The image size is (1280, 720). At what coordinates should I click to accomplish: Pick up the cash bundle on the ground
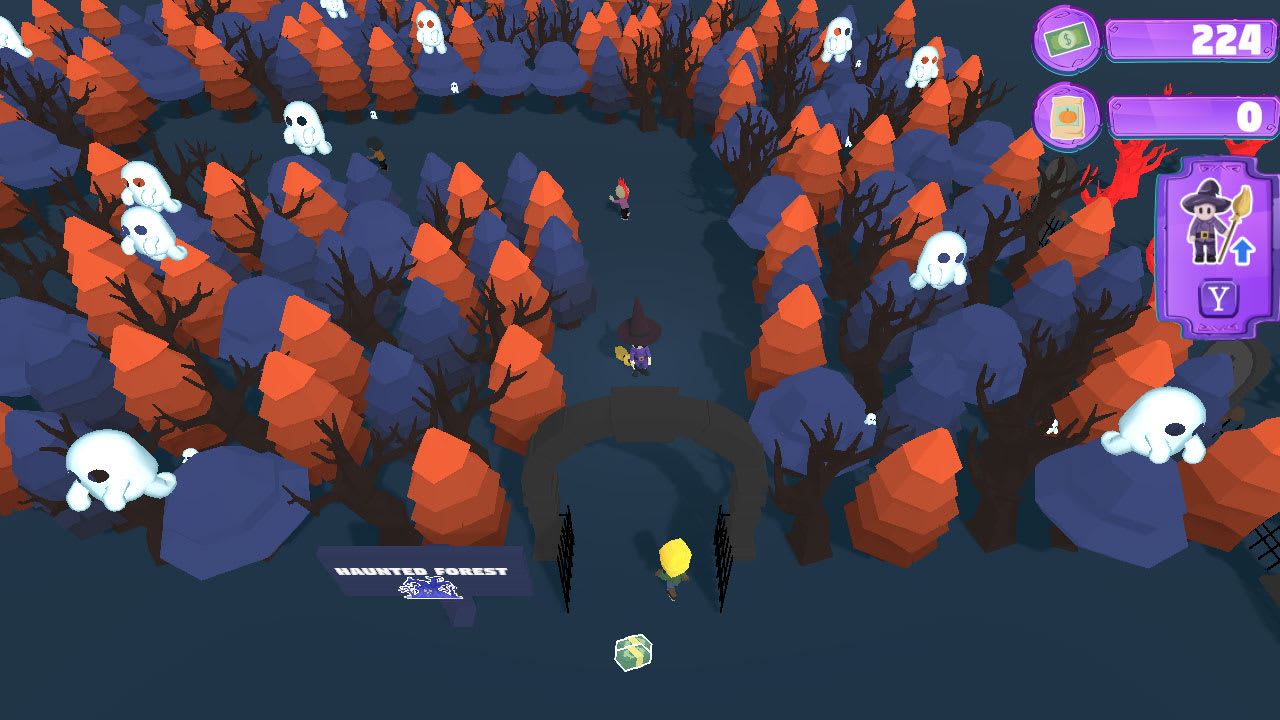click(x=632, y=649)
